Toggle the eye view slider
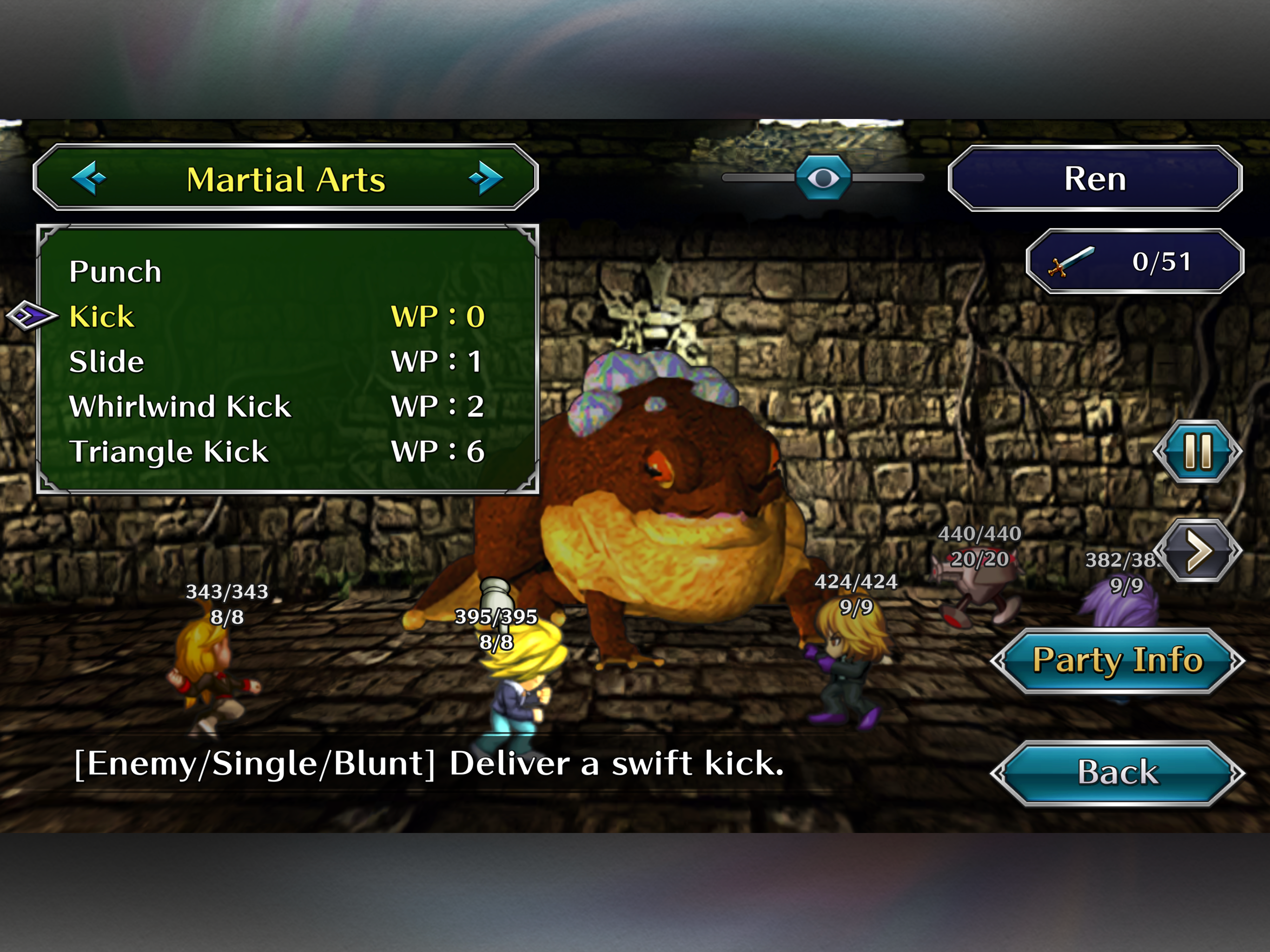The height and width of the screenshot is (952, 1270). (823, 178)
